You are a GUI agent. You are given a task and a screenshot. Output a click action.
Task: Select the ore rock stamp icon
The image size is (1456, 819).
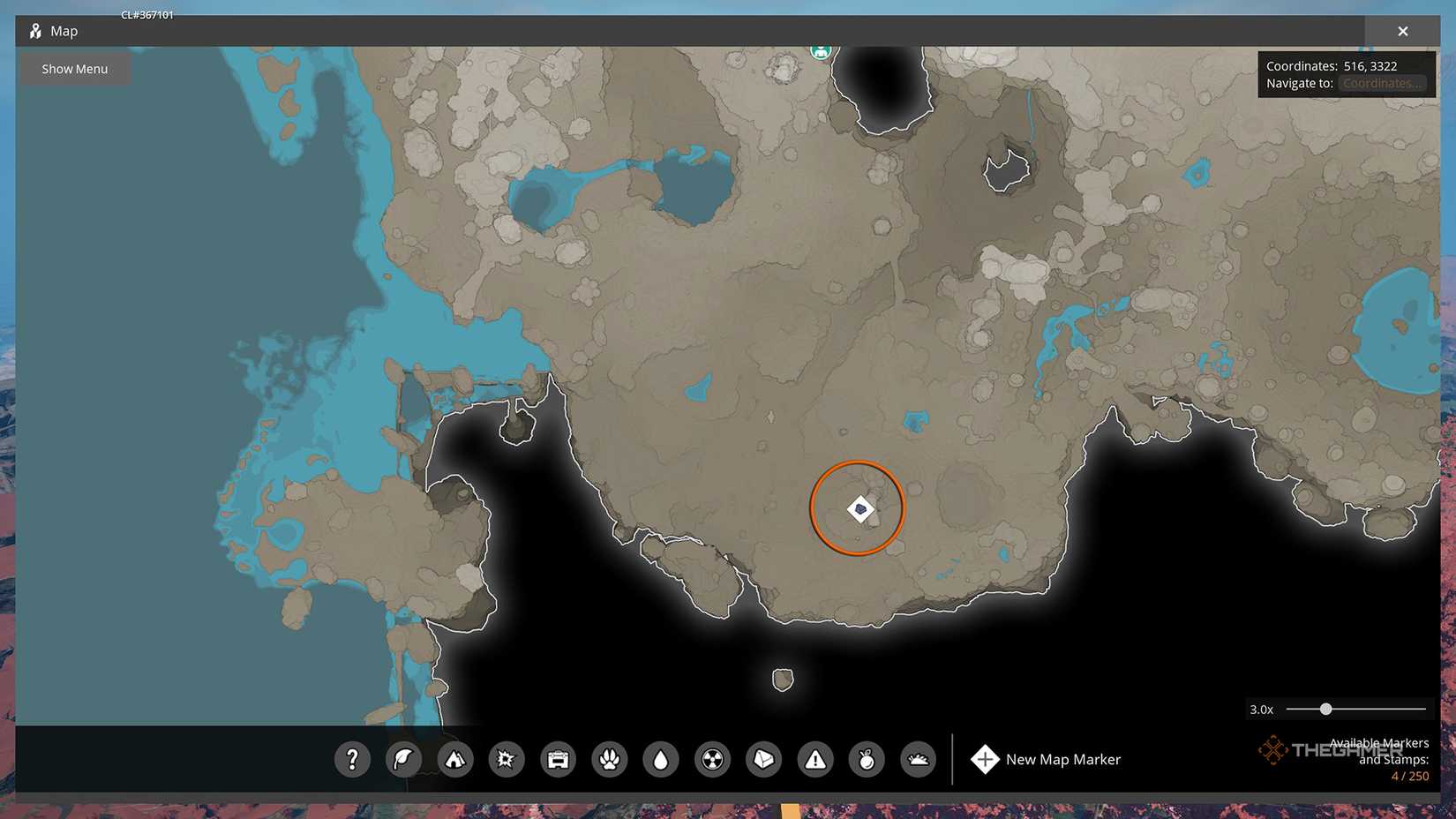[763, 759]
